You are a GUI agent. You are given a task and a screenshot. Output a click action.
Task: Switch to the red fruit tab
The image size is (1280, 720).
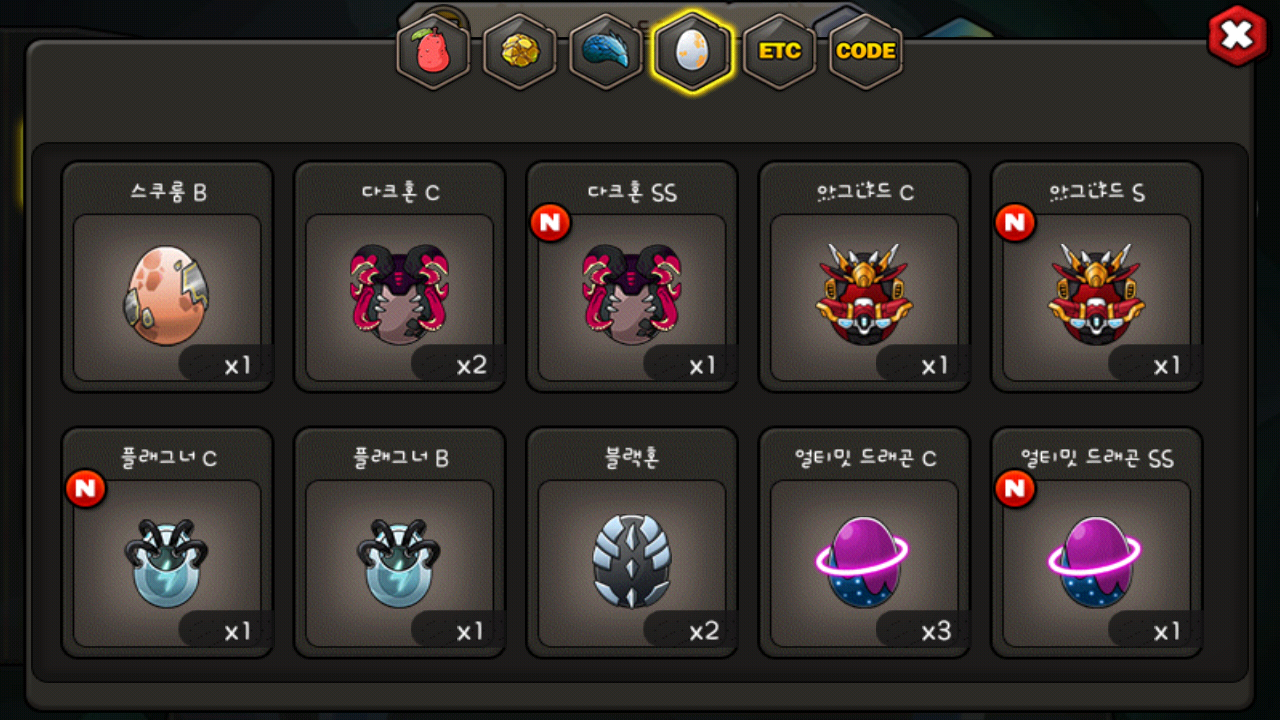[x=433, y=52]
